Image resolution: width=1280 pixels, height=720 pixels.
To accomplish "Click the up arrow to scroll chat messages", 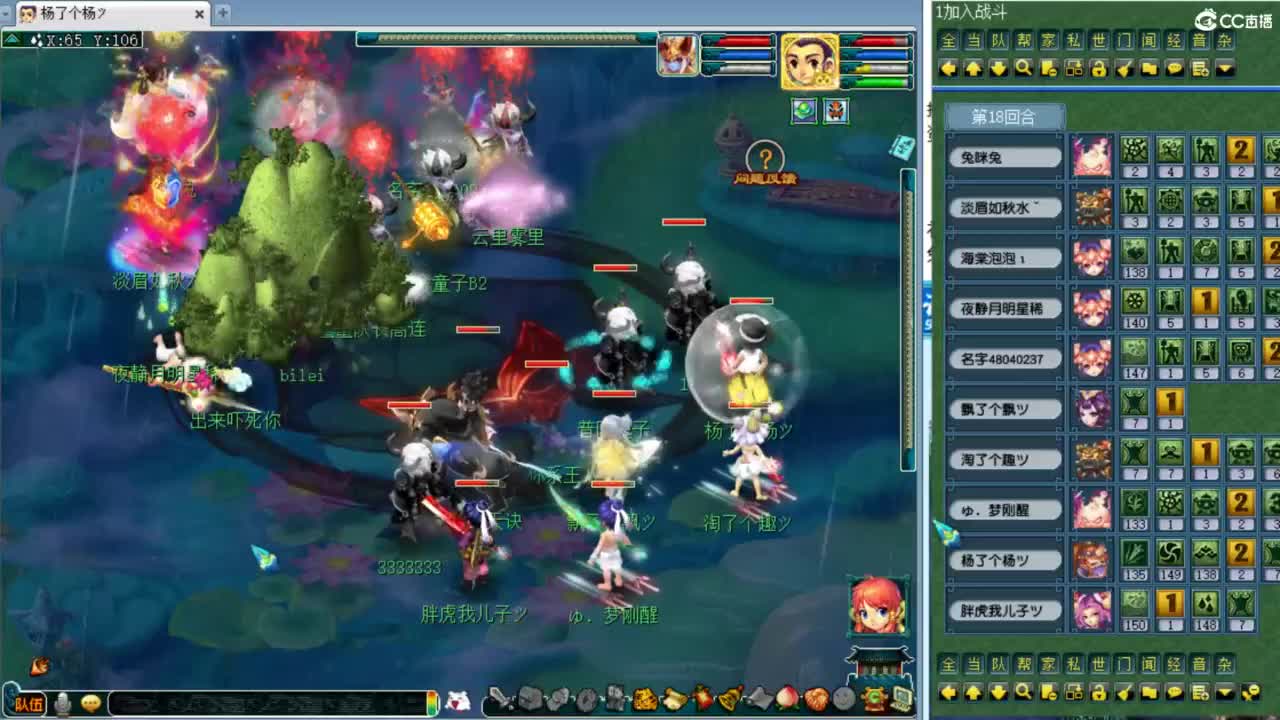I will click(x=973, y=66).
